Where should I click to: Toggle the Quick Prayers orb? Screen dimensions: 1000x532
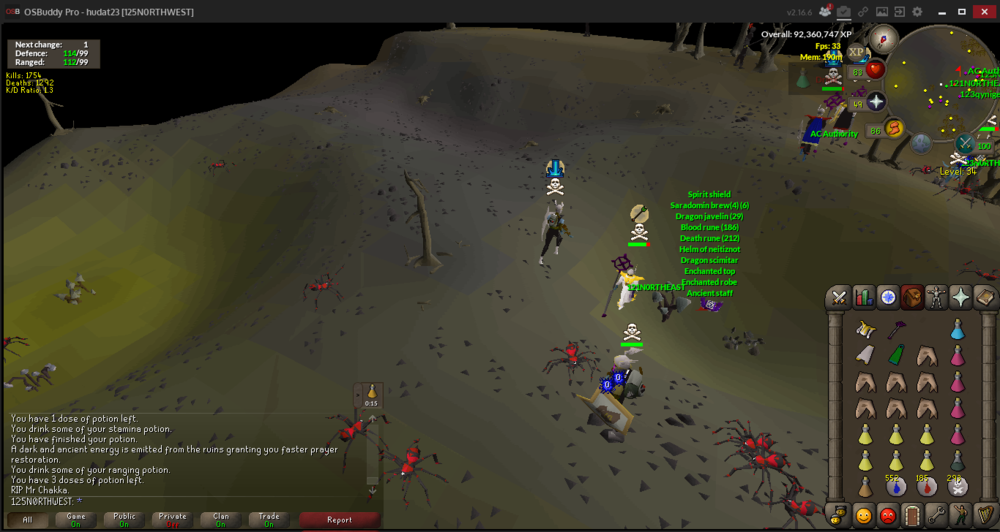point(876,102)
